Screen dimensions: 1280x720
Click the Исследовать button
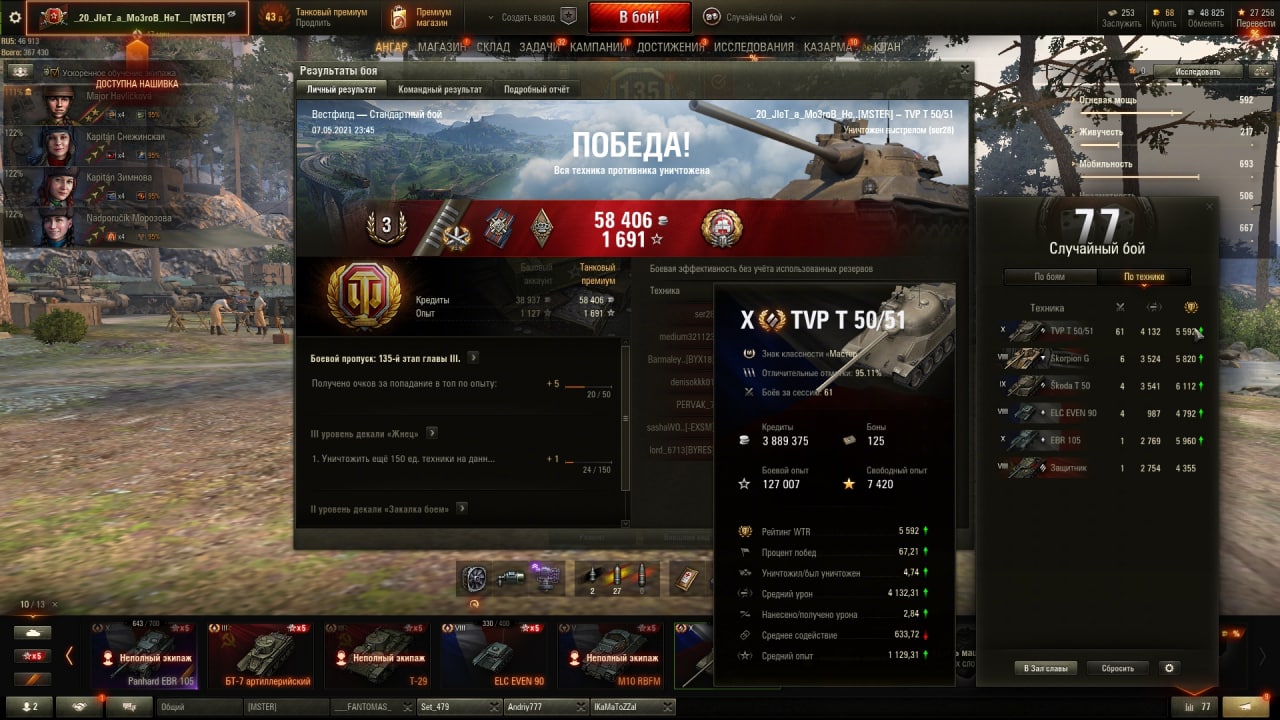point(1197,72)
